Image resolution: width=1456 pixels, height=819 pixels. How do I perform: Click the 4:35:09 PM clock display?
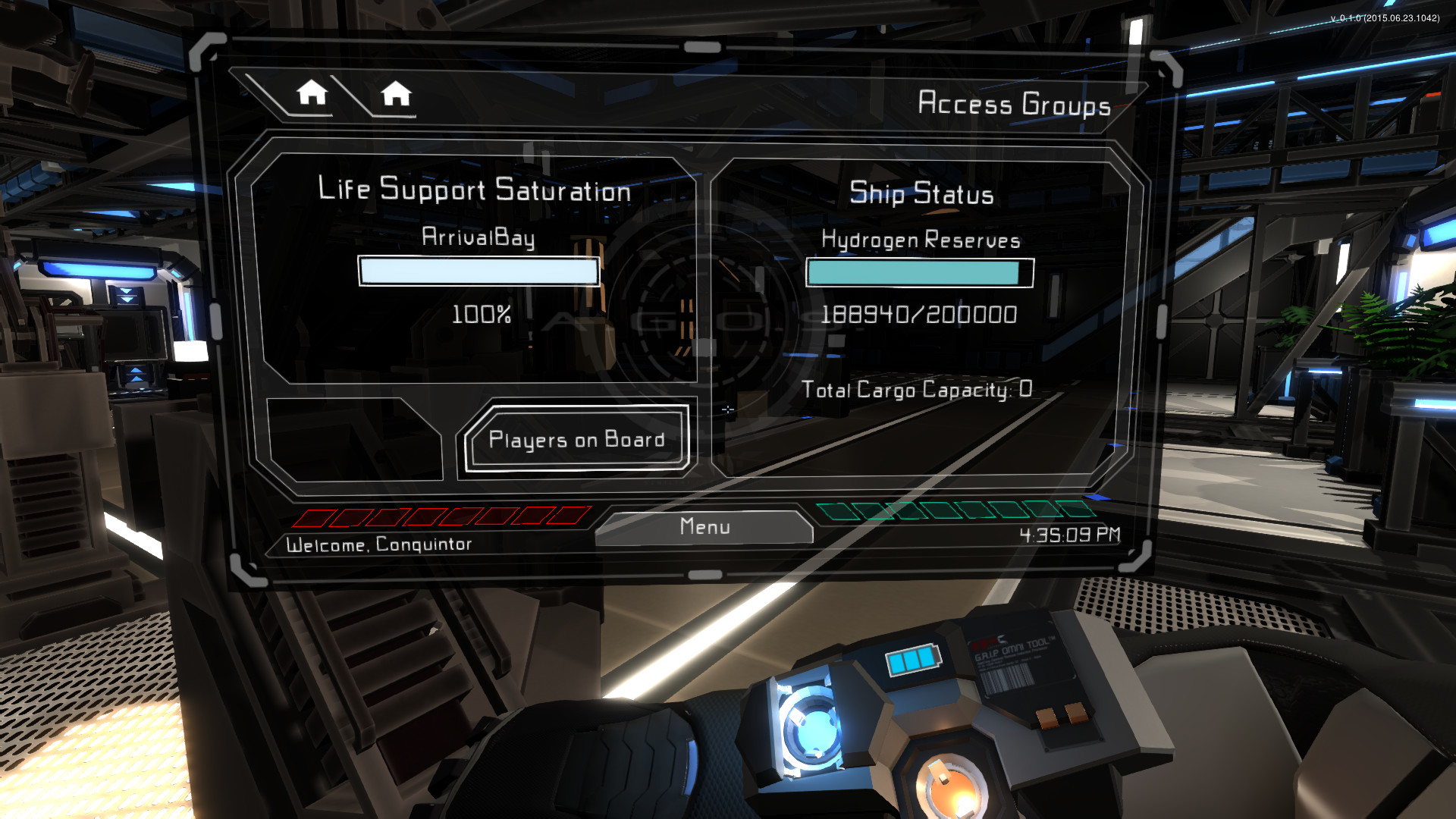pyautogui.click(x=1071, y=535)
